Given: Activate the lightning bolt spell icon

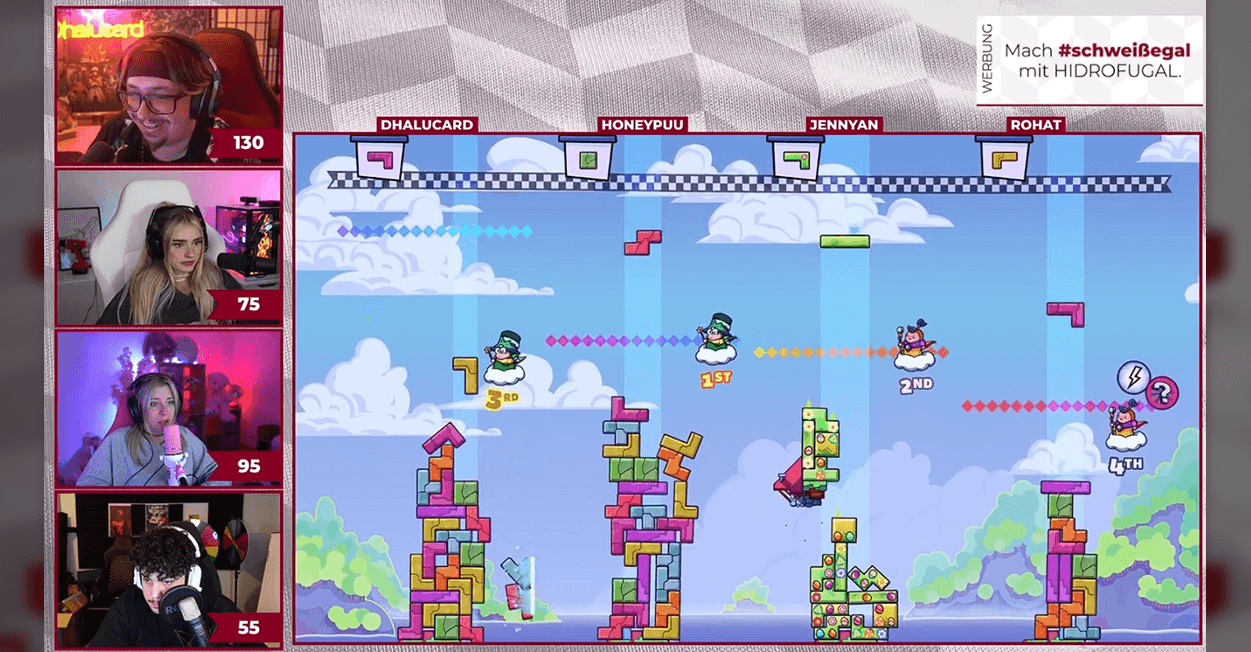Looking at the screenshot, I should (1133, 377).
